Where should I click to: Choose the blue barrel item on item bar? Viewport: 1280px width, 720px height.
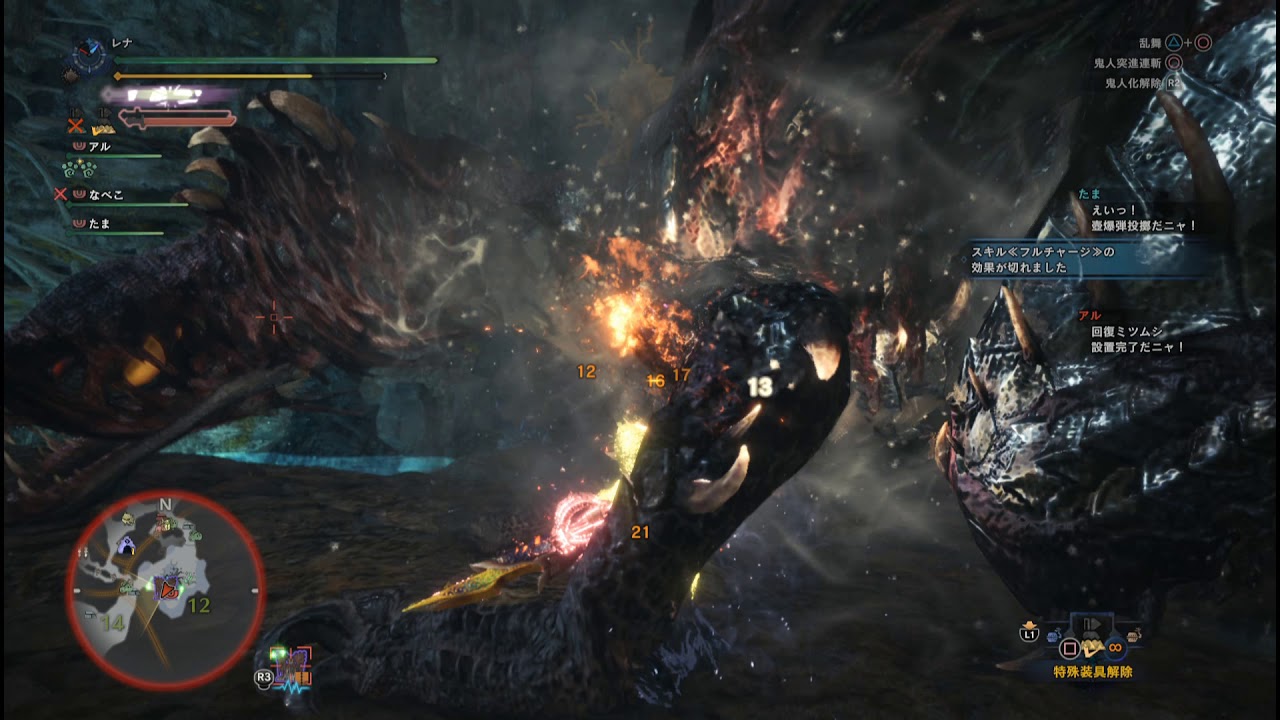coord(1053,635)
